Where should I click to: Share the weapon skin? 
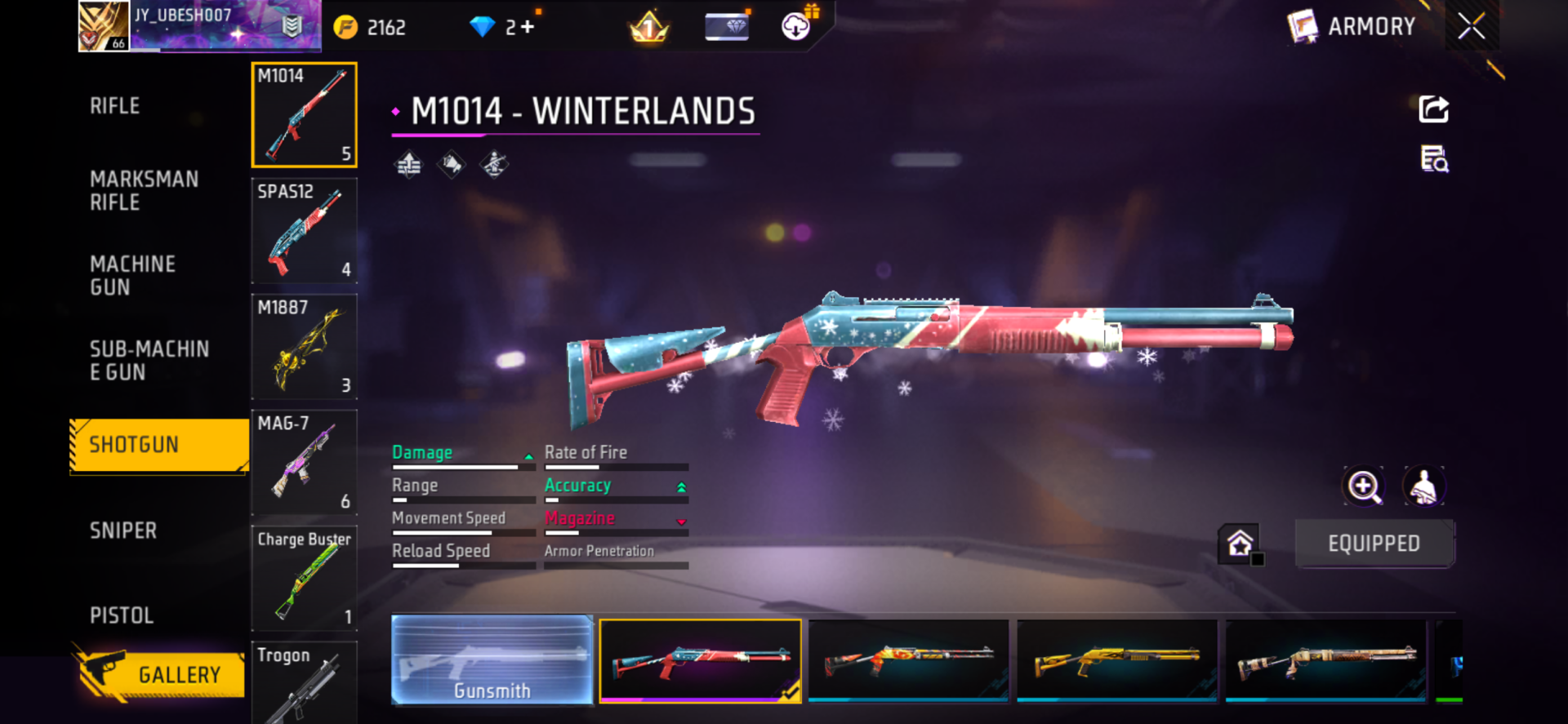point(1433,109)
